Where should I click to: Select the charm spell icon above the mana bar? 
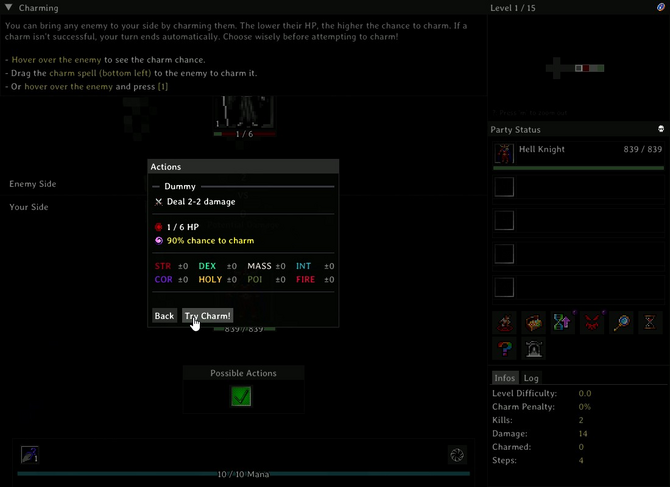[x=29, y=455]
